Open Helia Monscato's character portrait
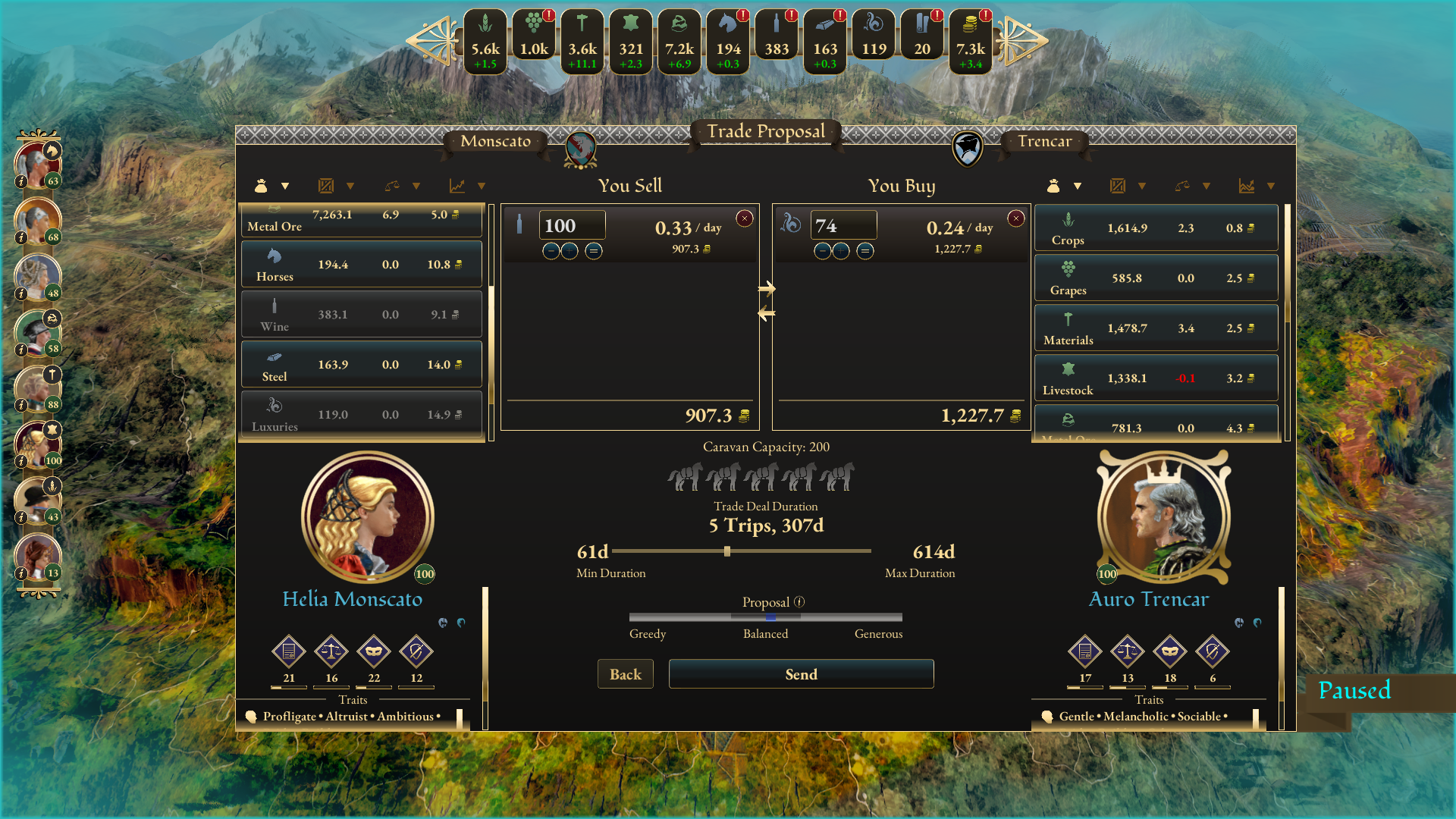The width and height of the screenshot is (1456, 819). coord(368,517)
